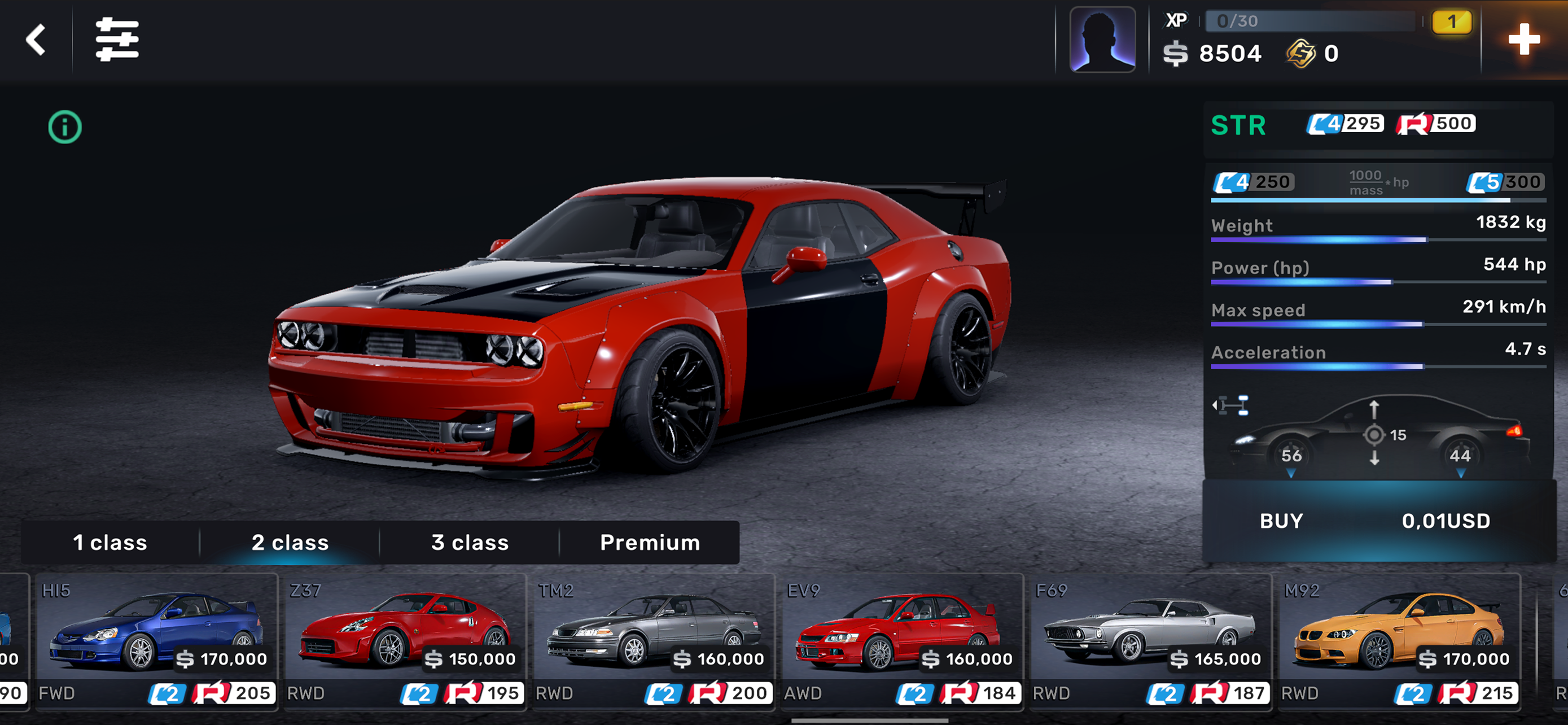Buy the STR car for 0,01USD

pyautogui.click(x=1378, y=521)
